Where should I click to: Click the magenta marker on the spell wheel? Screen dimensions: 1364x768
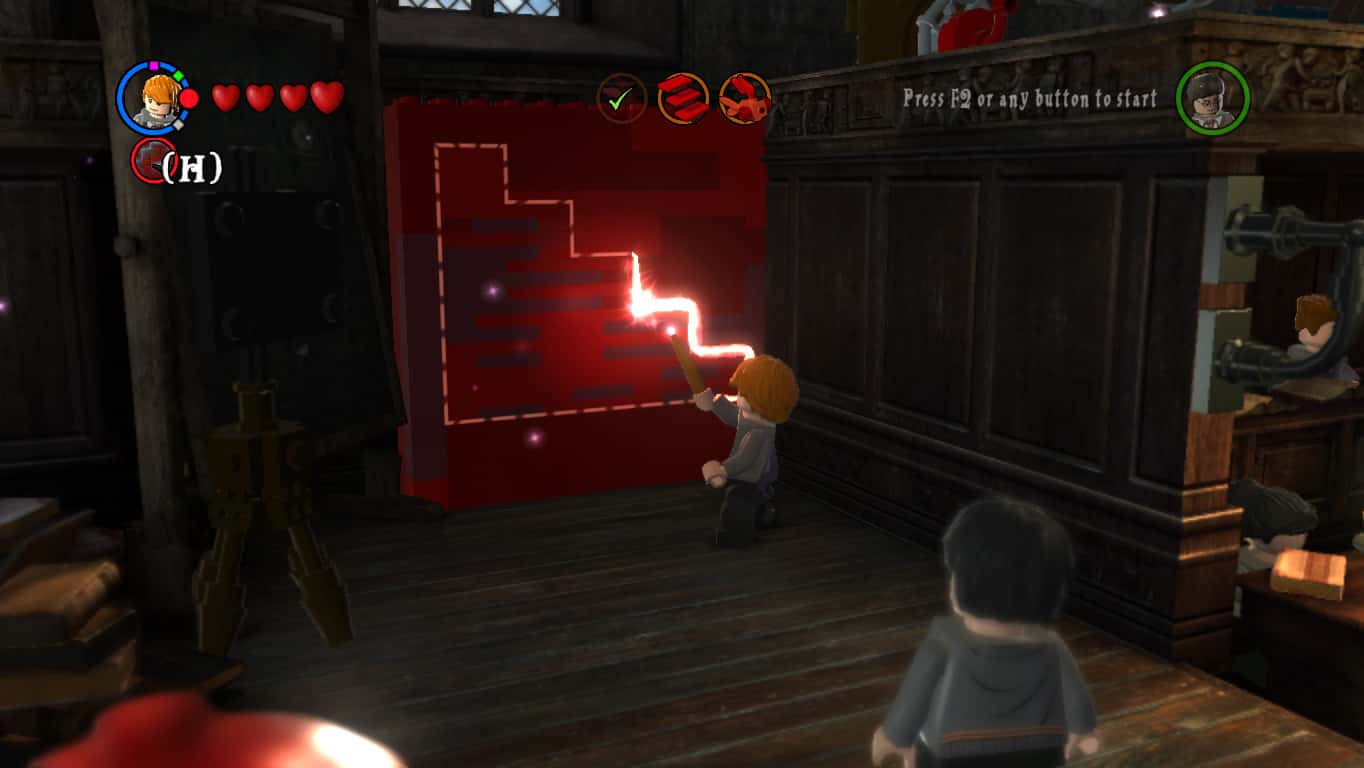click(x=154, y=66)
